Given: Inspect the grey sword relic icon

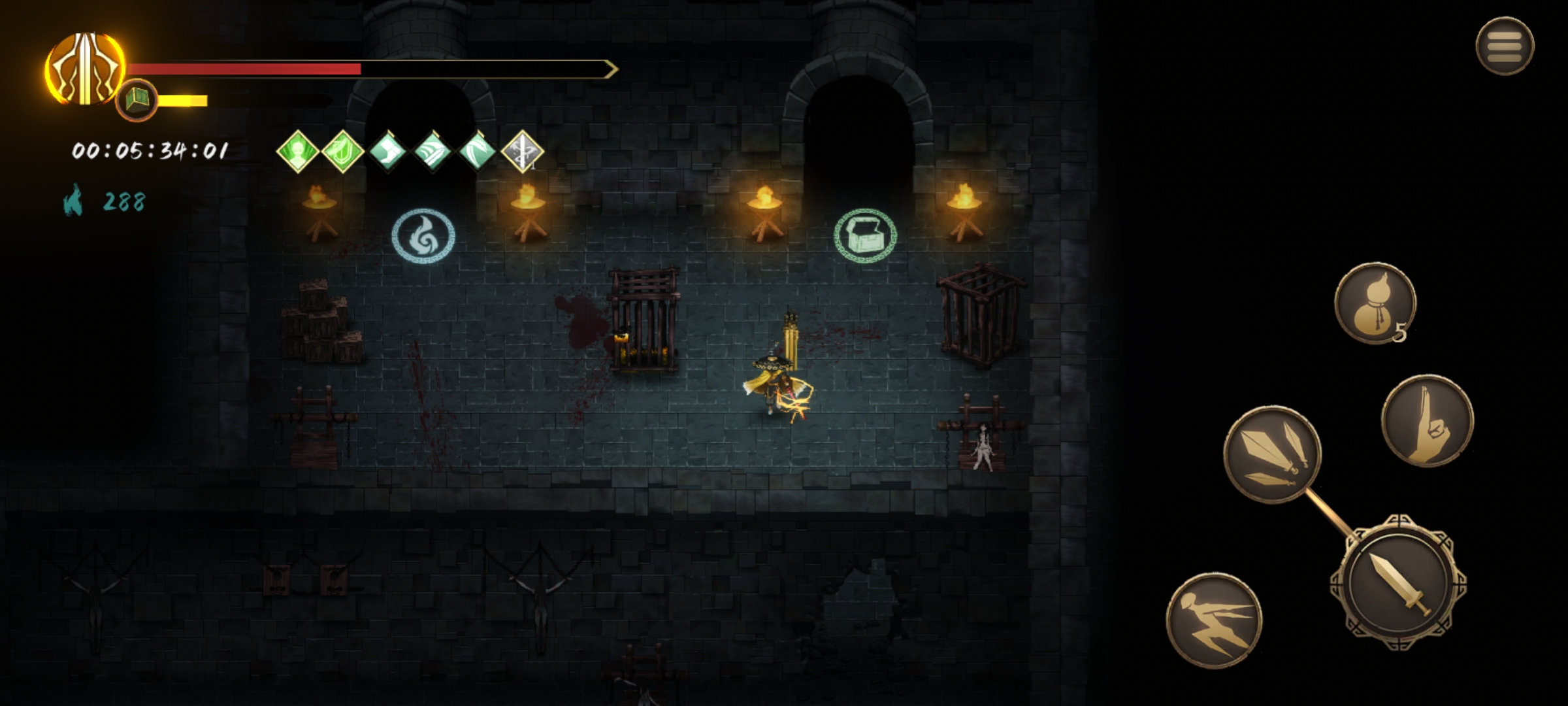Looking at the screenshot, I should pos(522,152).
